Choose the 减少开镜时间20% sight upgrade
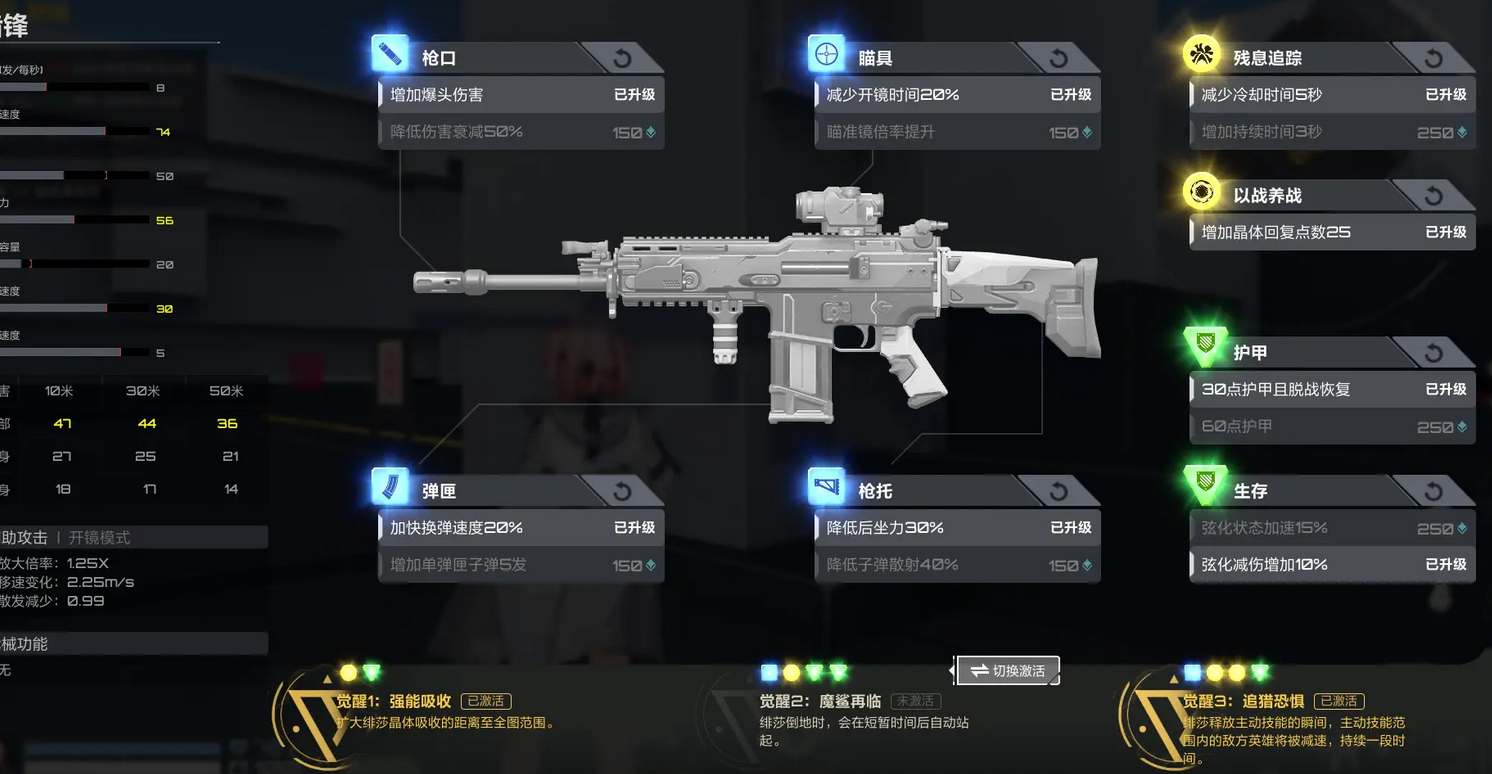The height and width of the screenshot is (774, 1492). pos(957,95)
